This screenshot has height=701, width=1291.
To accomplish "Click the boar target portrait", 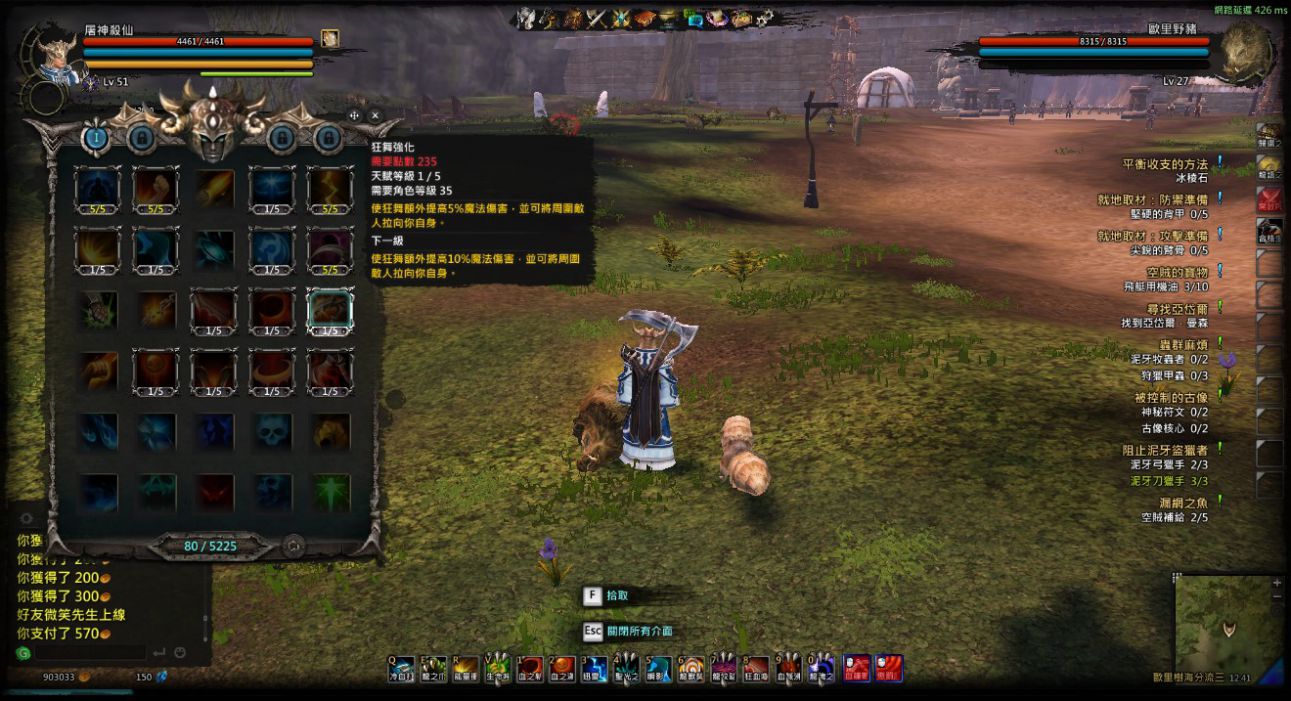I will click(x=1244, y=50).
